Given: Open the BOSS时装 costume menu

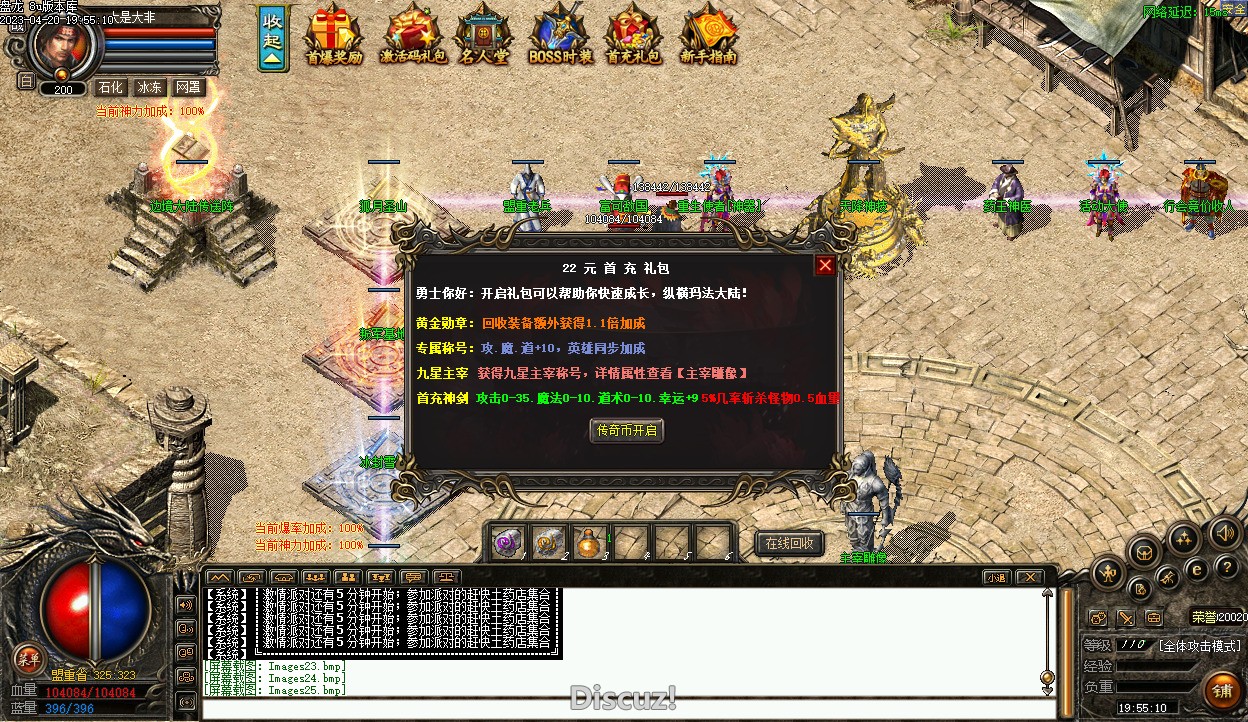Looking at the screenshot, I should point(560,36).
